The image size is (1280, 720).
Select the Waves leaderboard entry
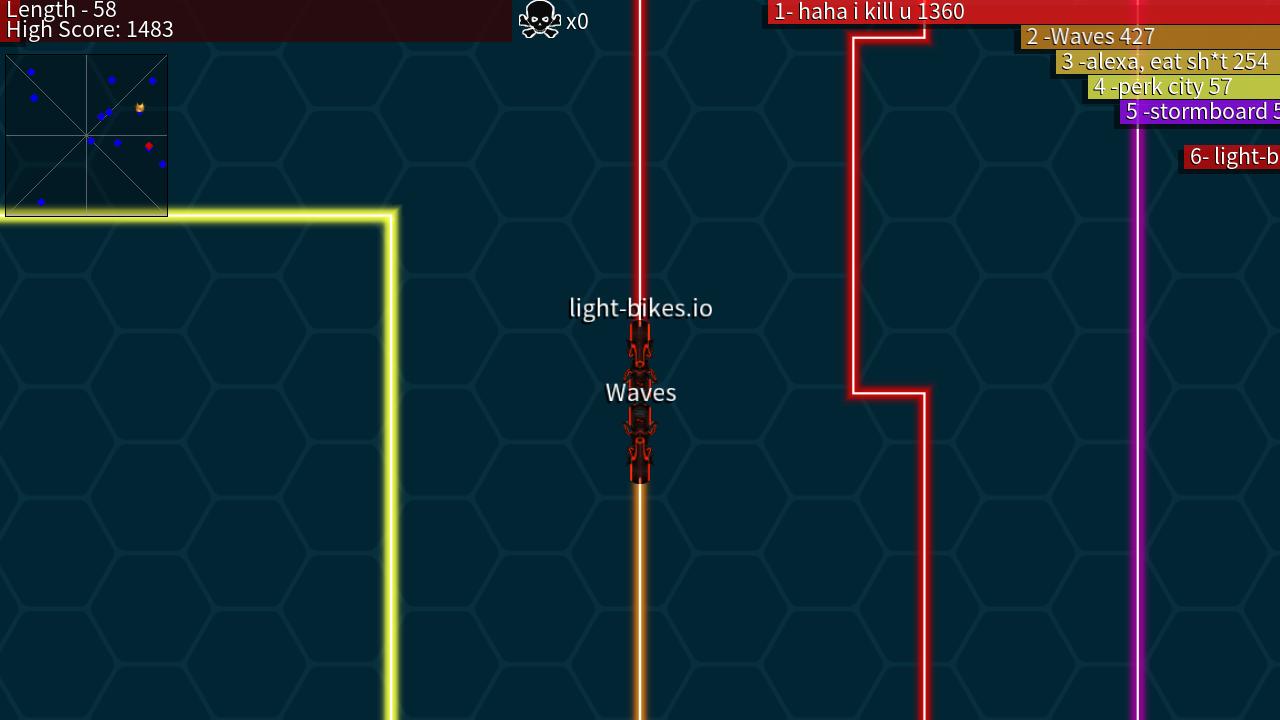click(1090, 36)
